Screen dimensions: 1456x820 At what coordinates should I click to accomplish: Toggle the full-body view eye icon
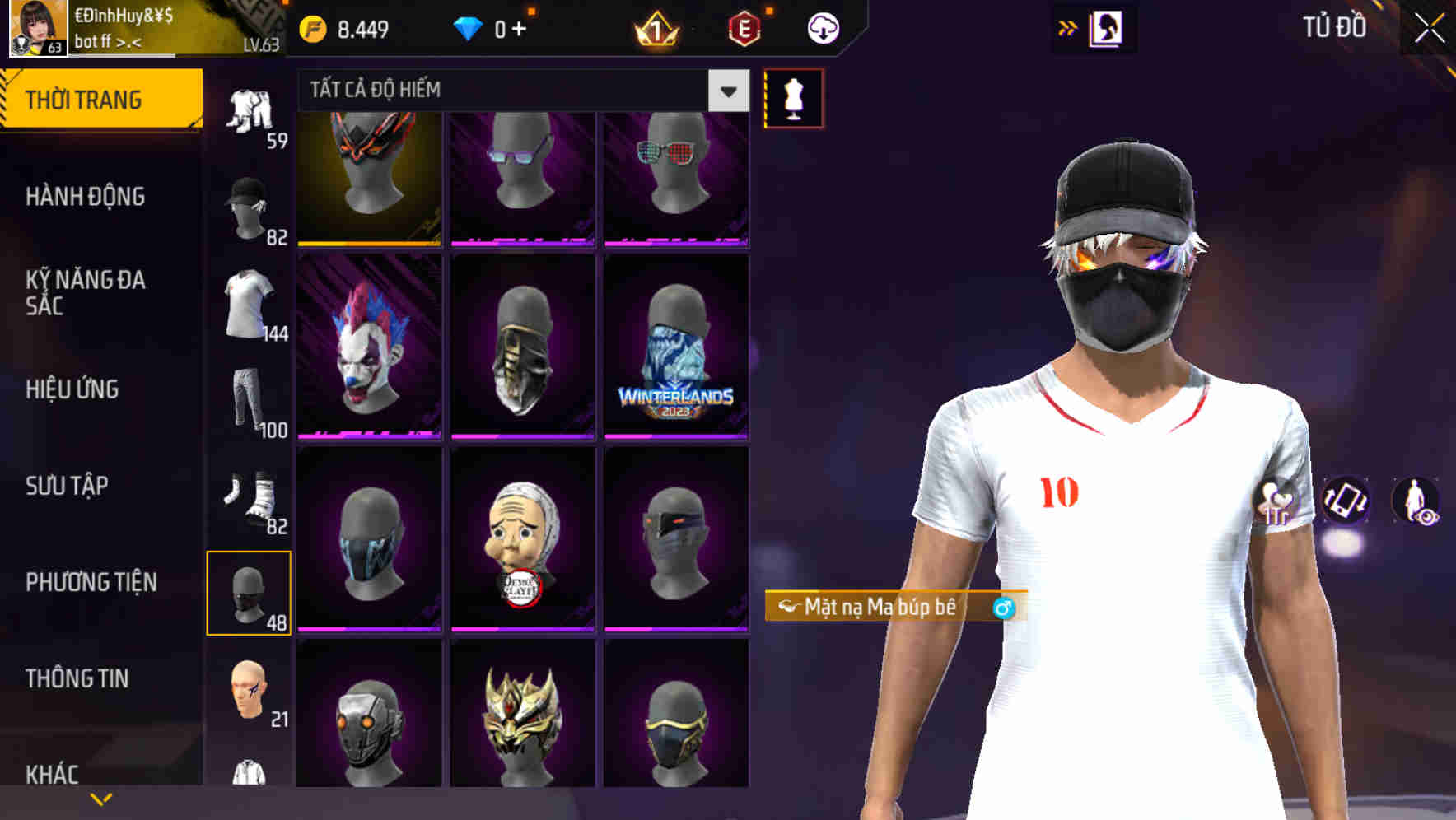pos(1418,502)
